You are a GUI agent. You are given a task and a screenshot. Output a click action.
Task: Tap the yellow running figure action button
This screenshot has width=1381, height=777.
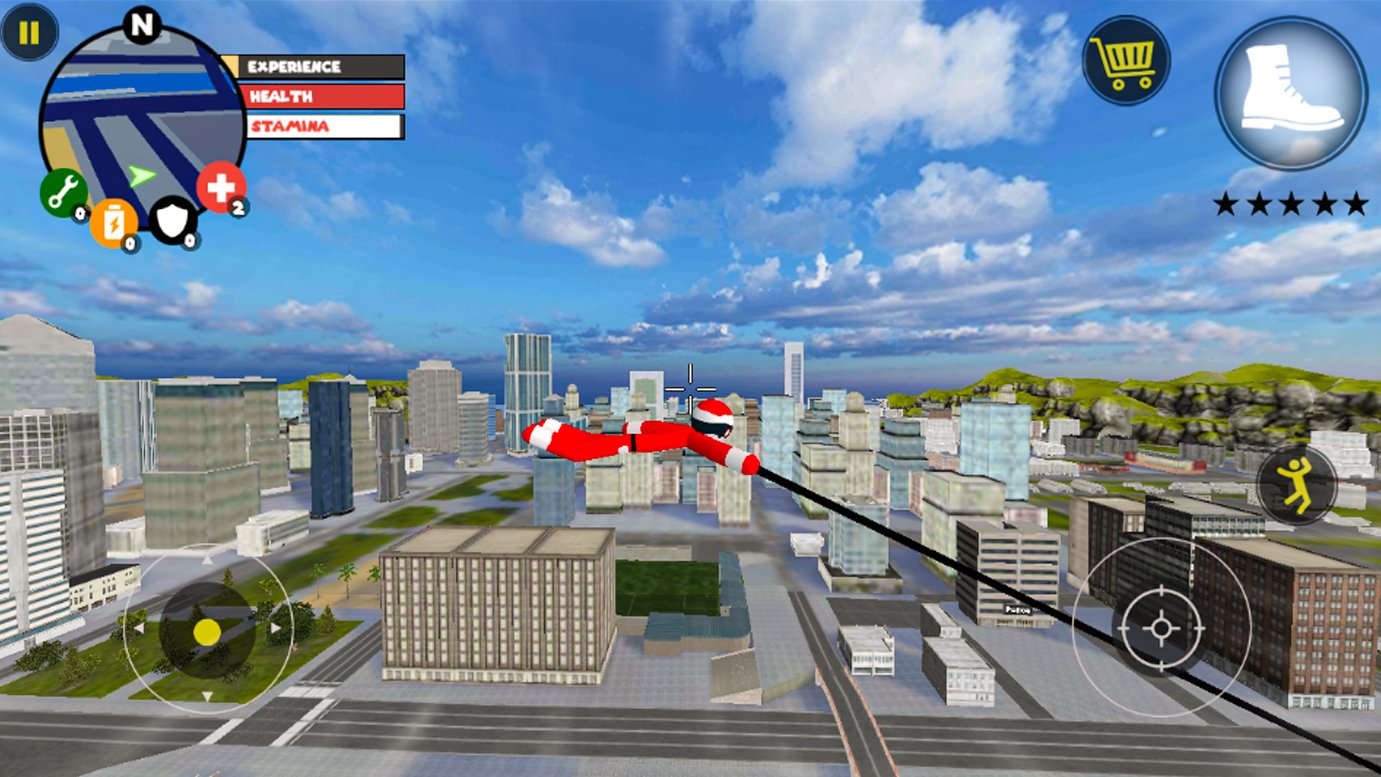pos(1296,485)
